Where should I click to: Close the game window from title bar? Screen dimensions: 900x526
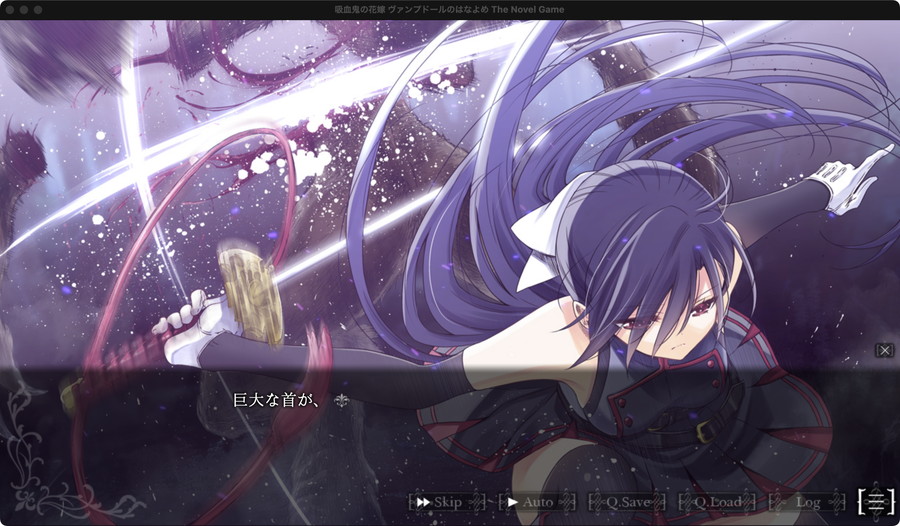[9, 9]
